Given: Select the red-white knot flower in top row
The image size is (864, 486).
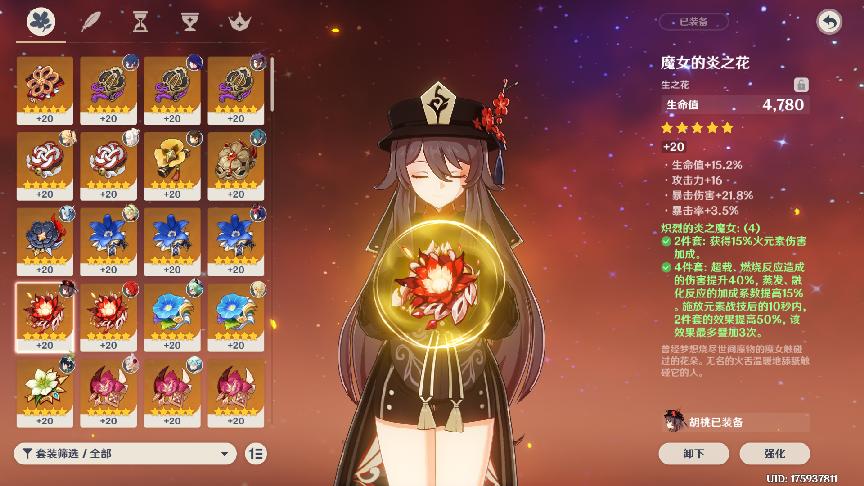Looking at the screenshot, I should (45, 83).
